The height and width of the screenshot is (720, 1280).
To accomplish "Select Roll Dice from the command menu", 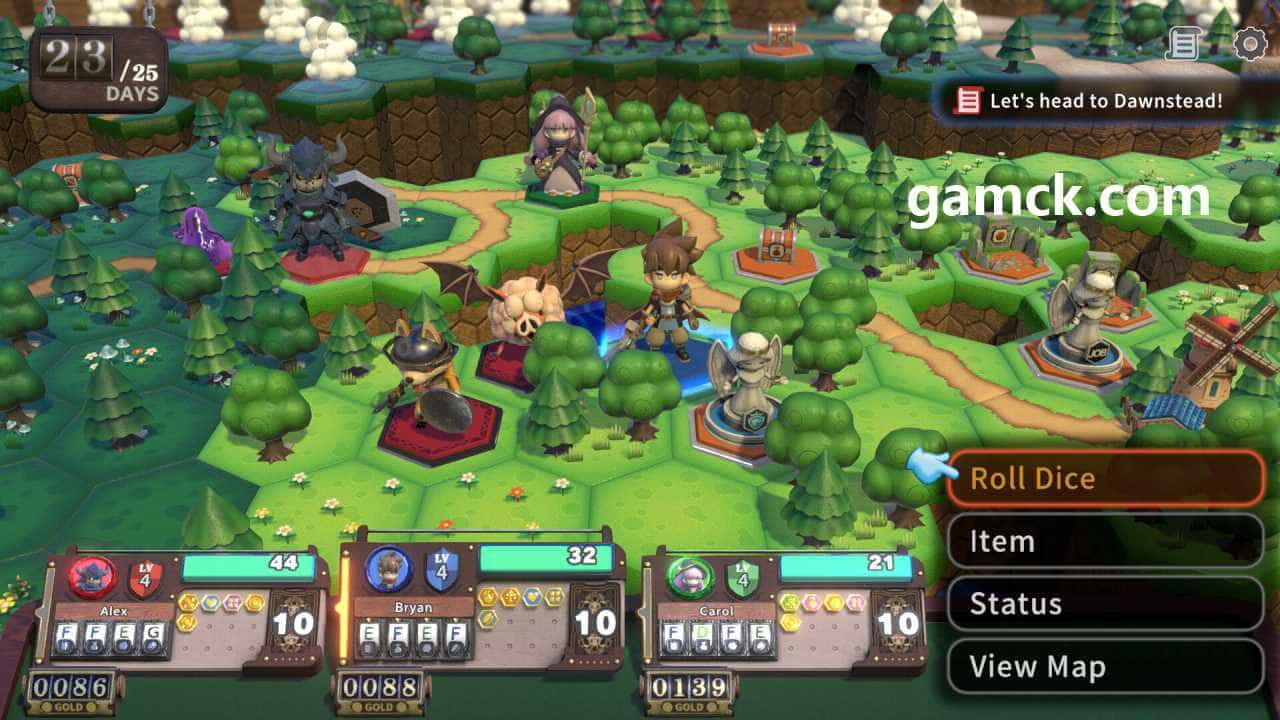I will coord(1105,478).
